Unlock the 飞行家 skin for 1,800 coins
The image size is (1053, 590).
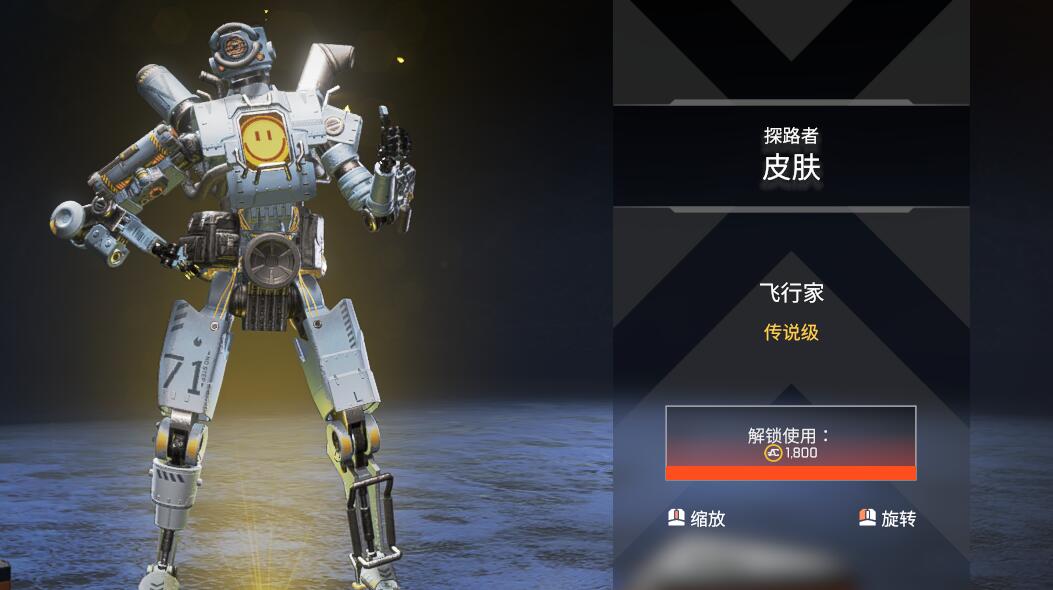tap(790, 443)
